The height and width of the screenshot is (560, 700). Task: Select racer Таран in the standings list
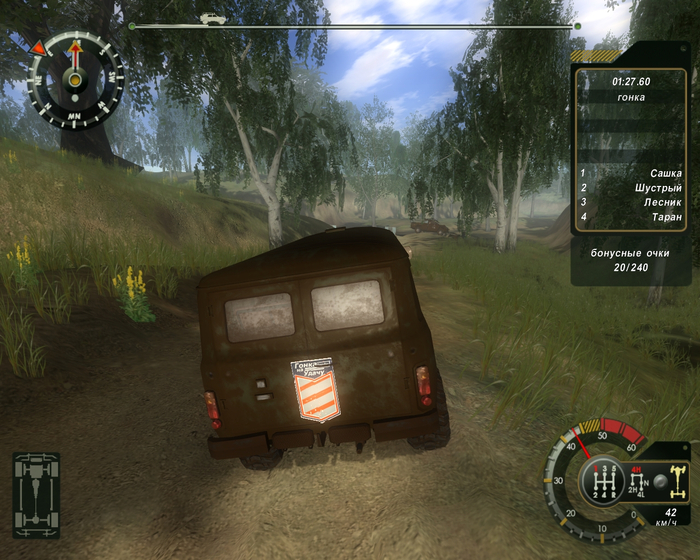(665, 217)
